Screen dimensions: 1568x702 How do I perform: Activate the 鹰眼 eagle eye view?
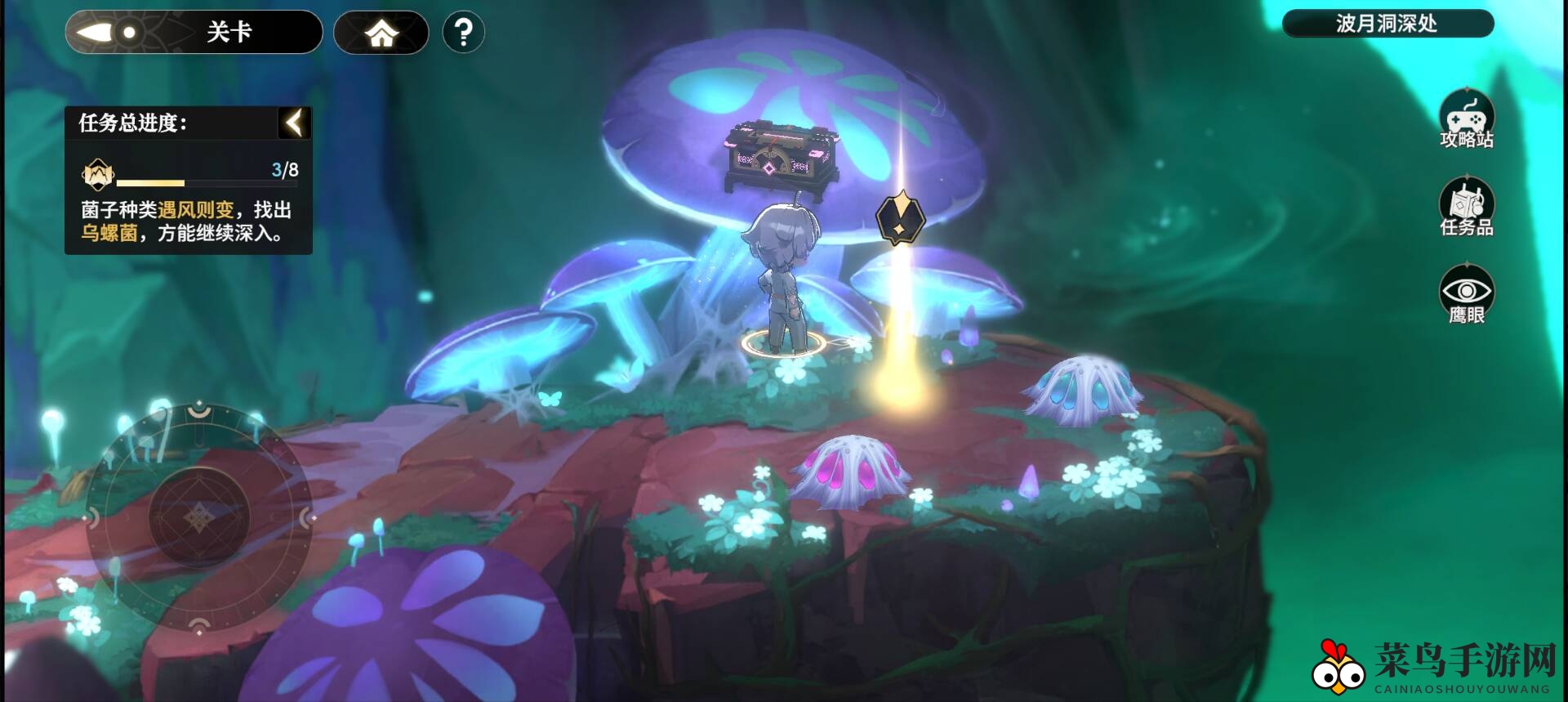coord(1466,294)
